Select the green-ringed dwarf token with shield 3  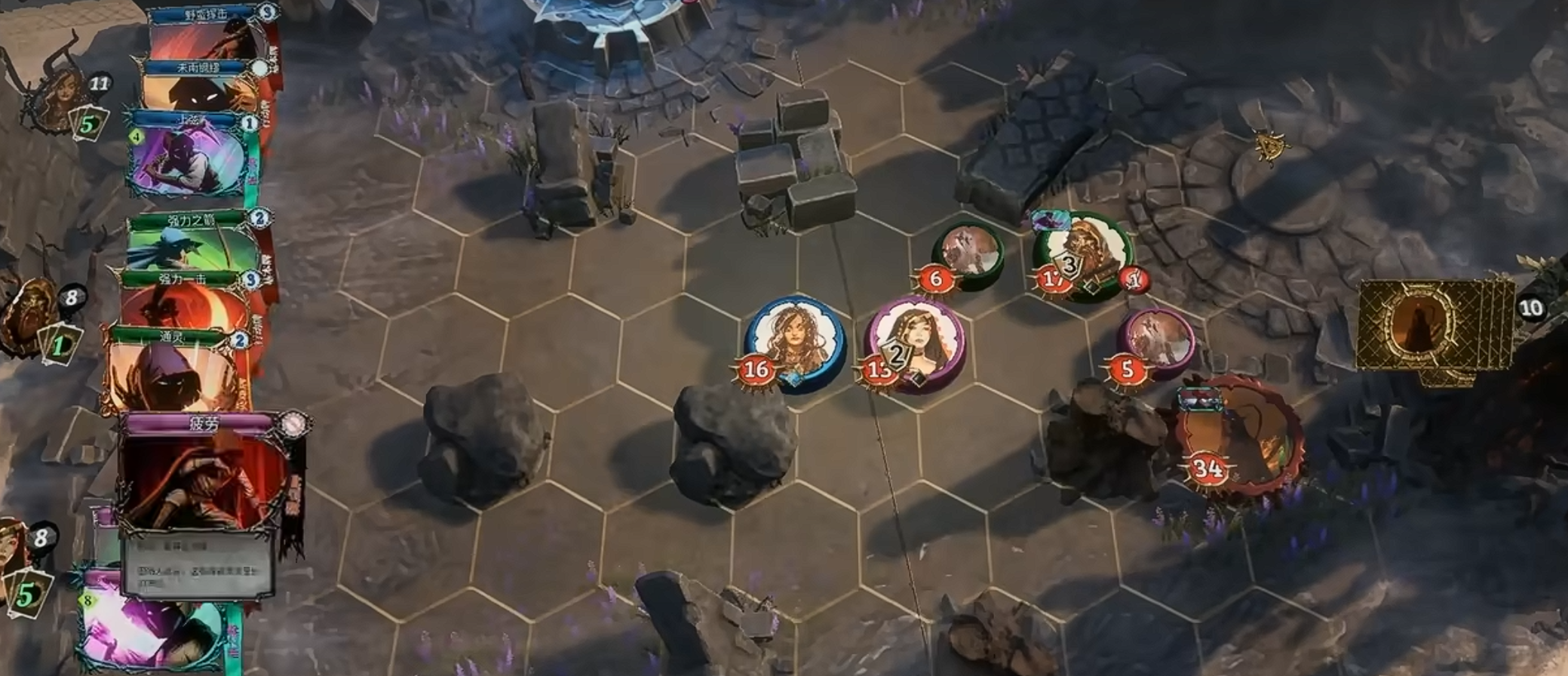1083,255
